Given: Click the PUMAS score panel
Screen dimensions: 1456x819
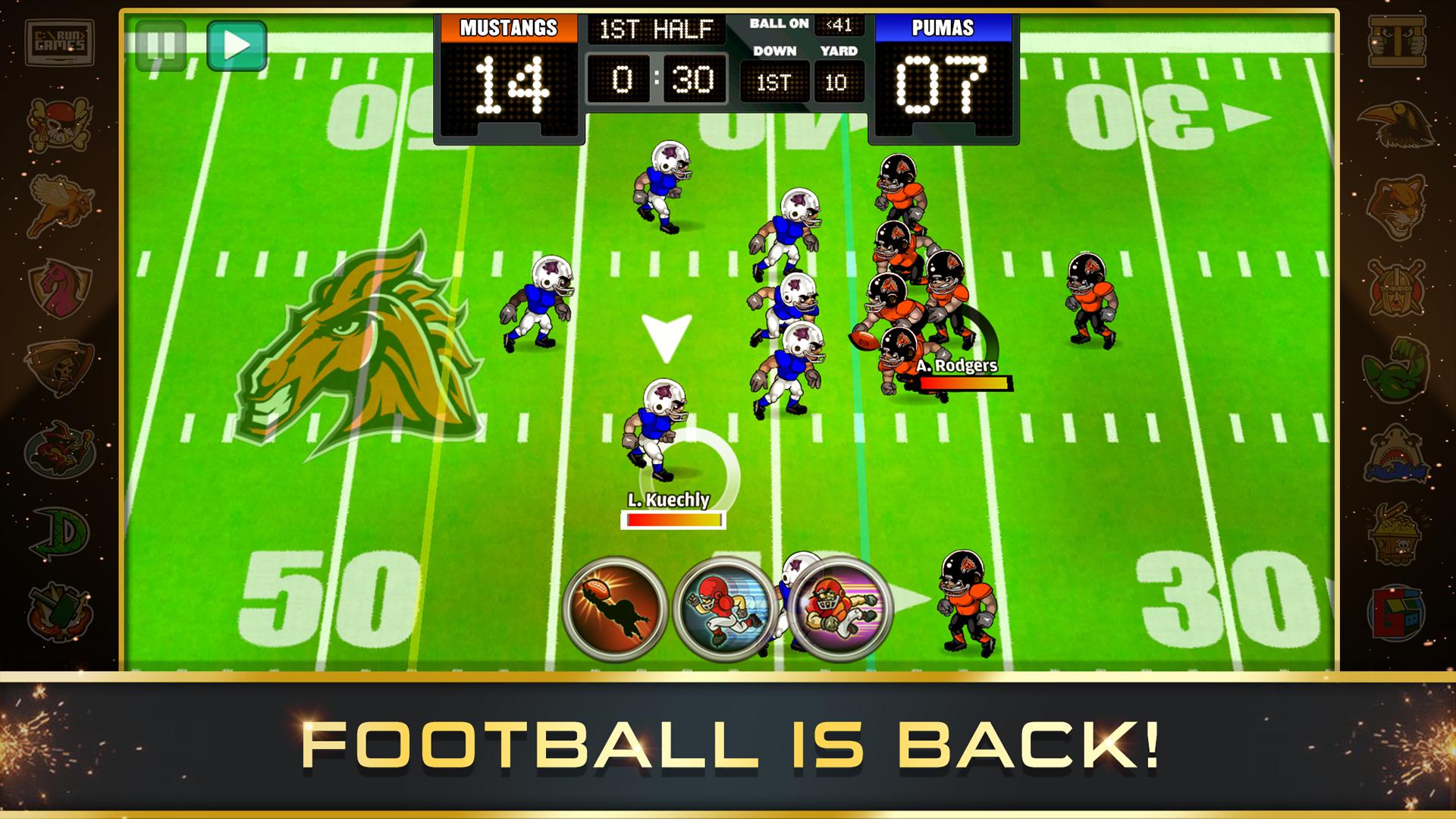Looking at the screenshot, I should point(944,76).
